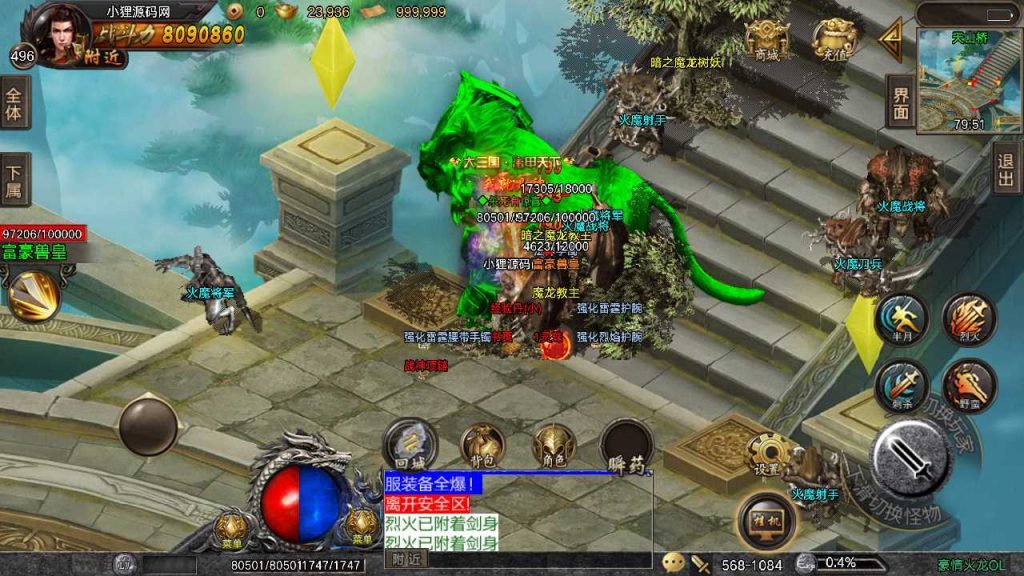Open 设置 settings gear
1024x576 pixels.
pyautogui.click(x=768, y=455)
